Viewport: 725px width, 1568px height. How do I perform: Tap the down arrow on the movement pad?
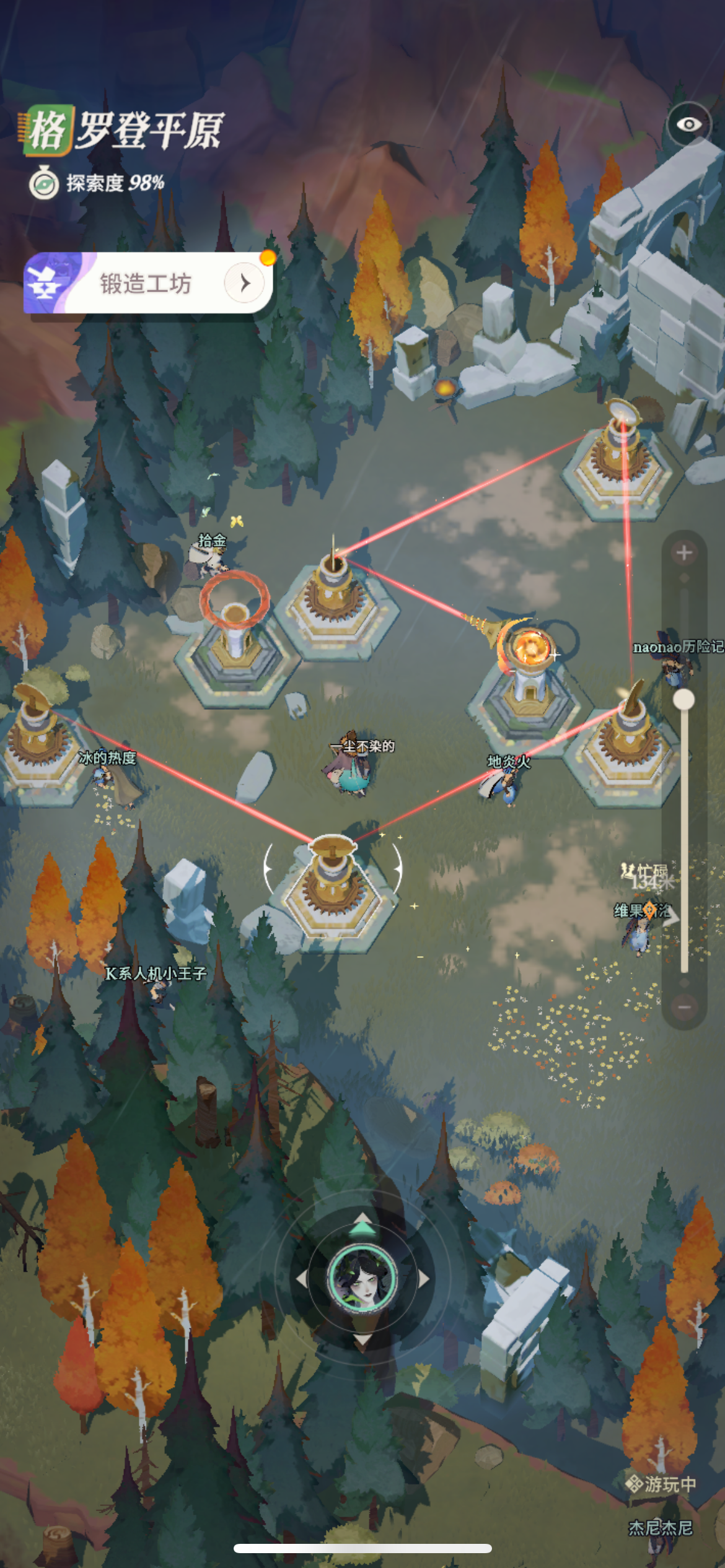[x=362, y=1338]
